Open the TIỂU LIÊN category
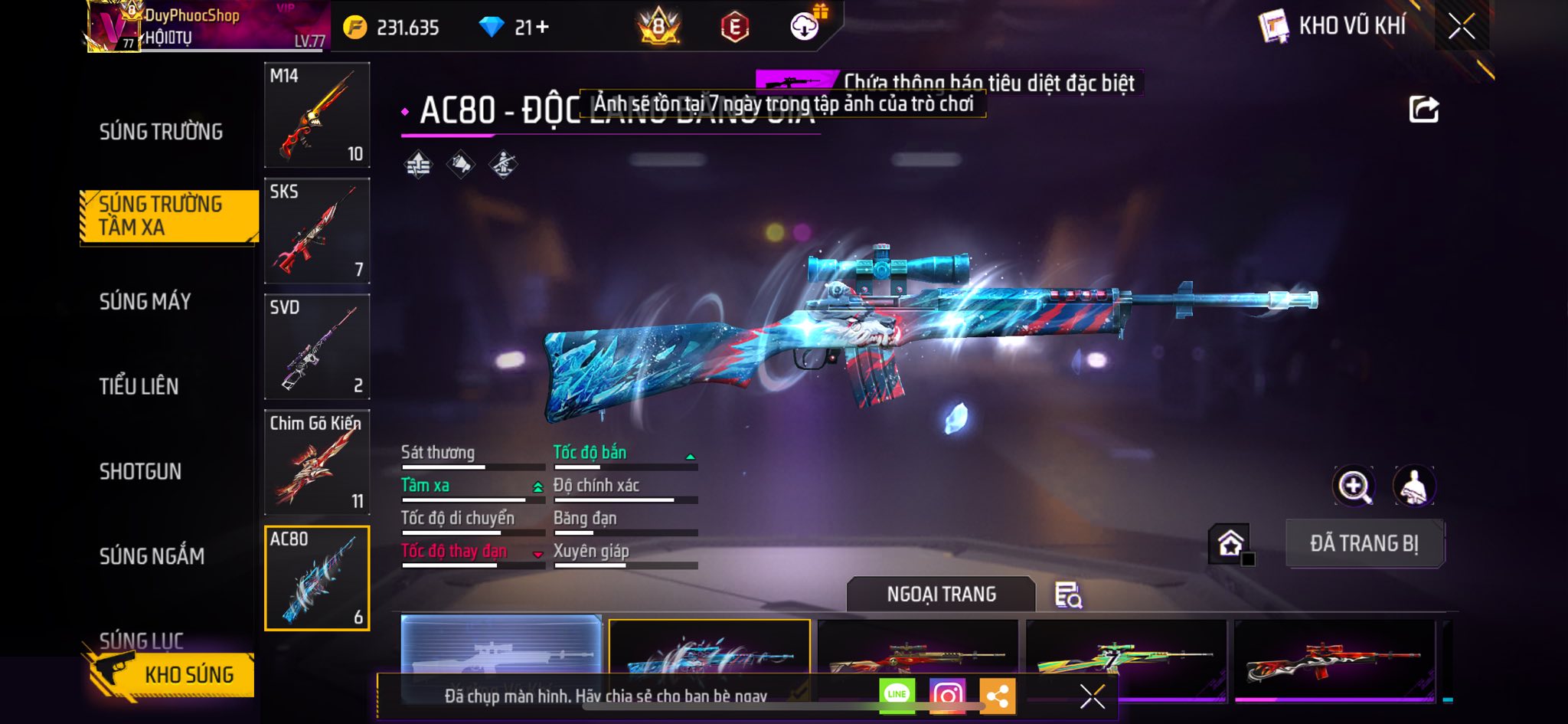 tap(139, 386)
